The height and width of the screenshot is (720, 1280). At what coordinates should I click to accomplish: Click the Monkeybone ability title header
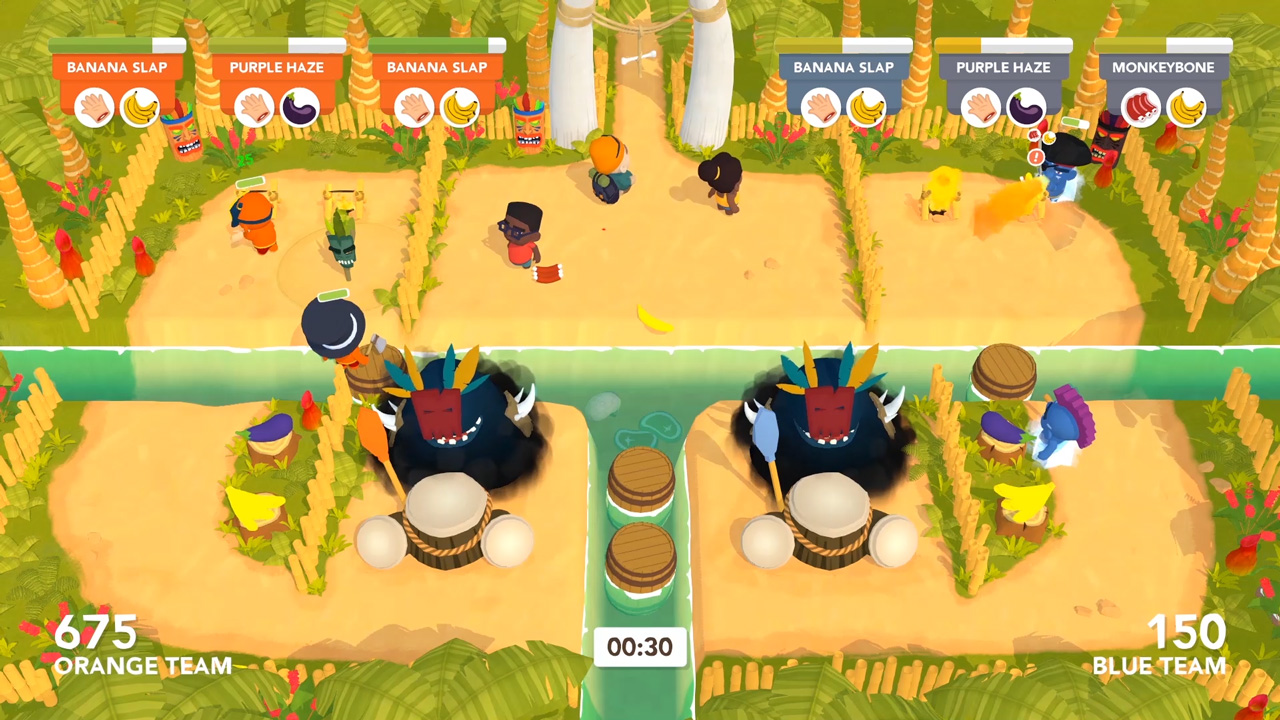coord(1162,67)
